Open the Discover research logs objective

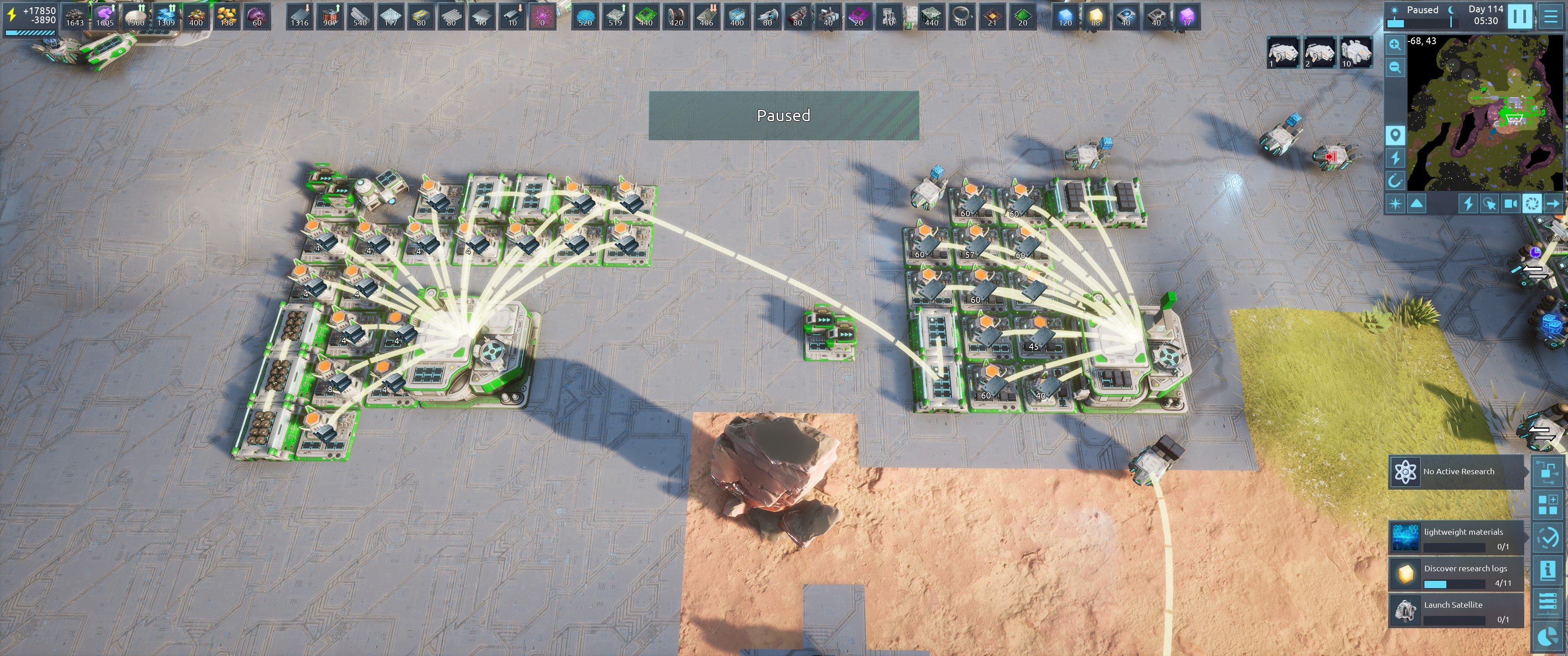pyautogui.click(x=1456, y=574)
